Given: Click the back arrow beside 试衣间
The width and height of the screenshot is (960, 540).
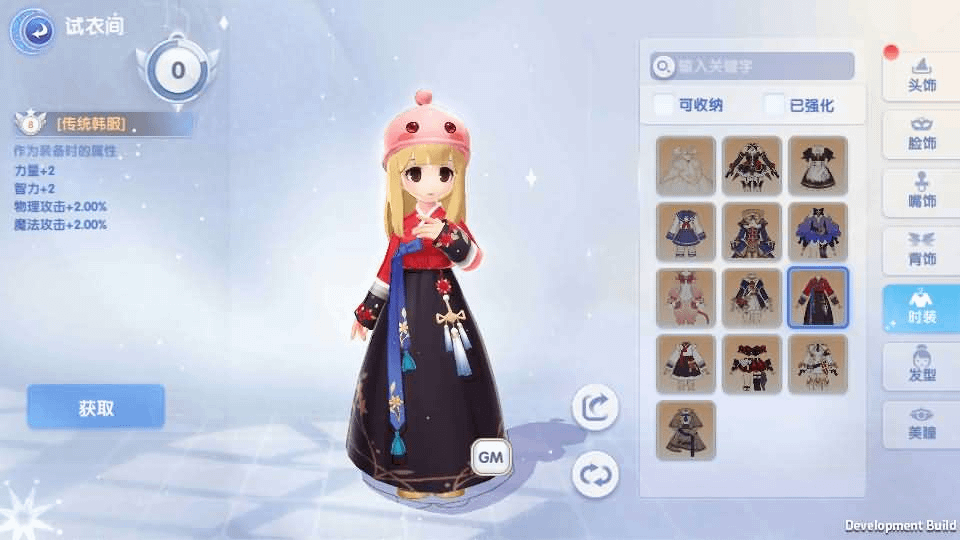Looking at the screenshot, I should (x=32, y=31).
